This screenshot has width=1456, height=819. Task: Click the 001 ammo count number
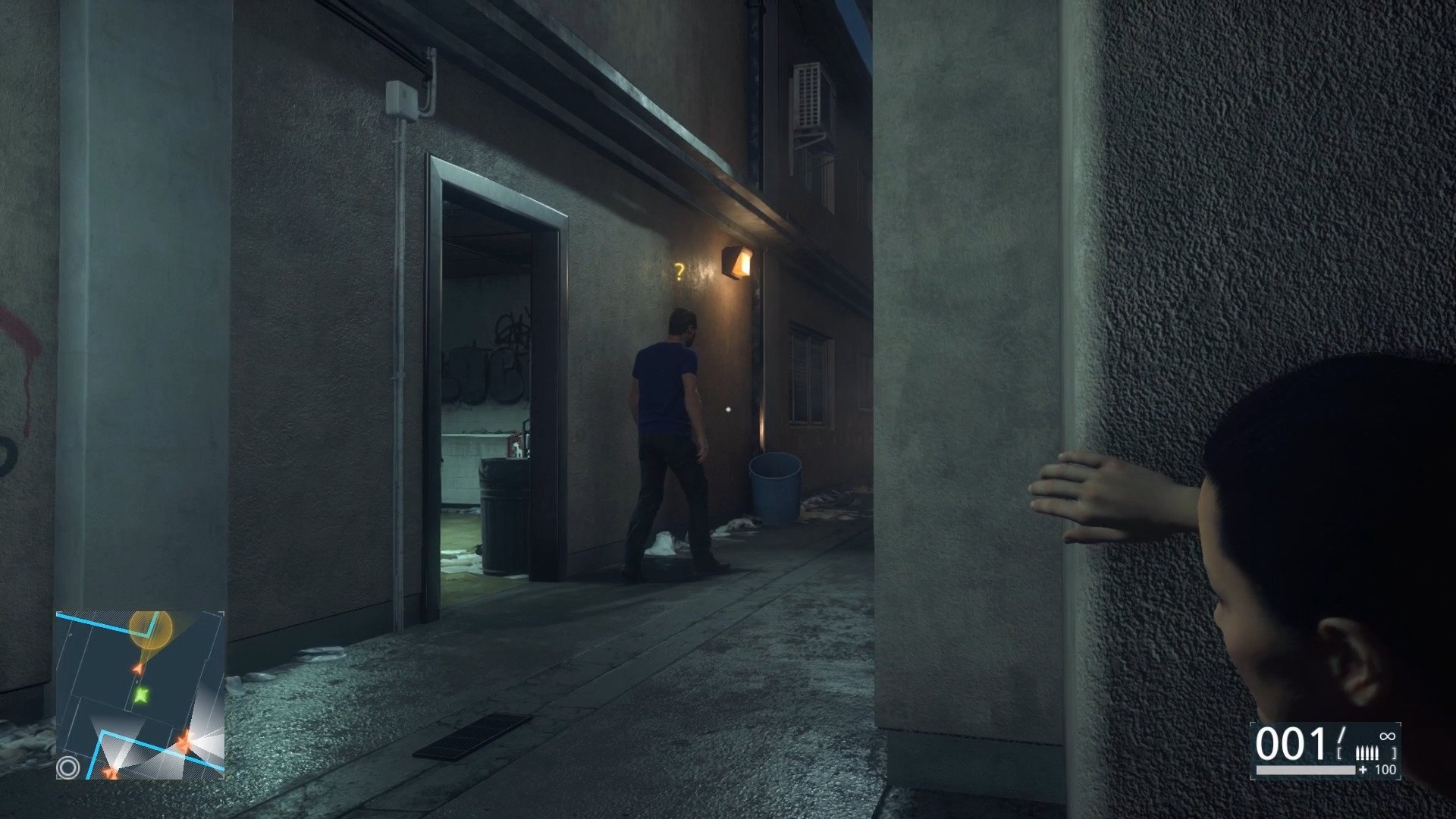(x=1289, y=745)
